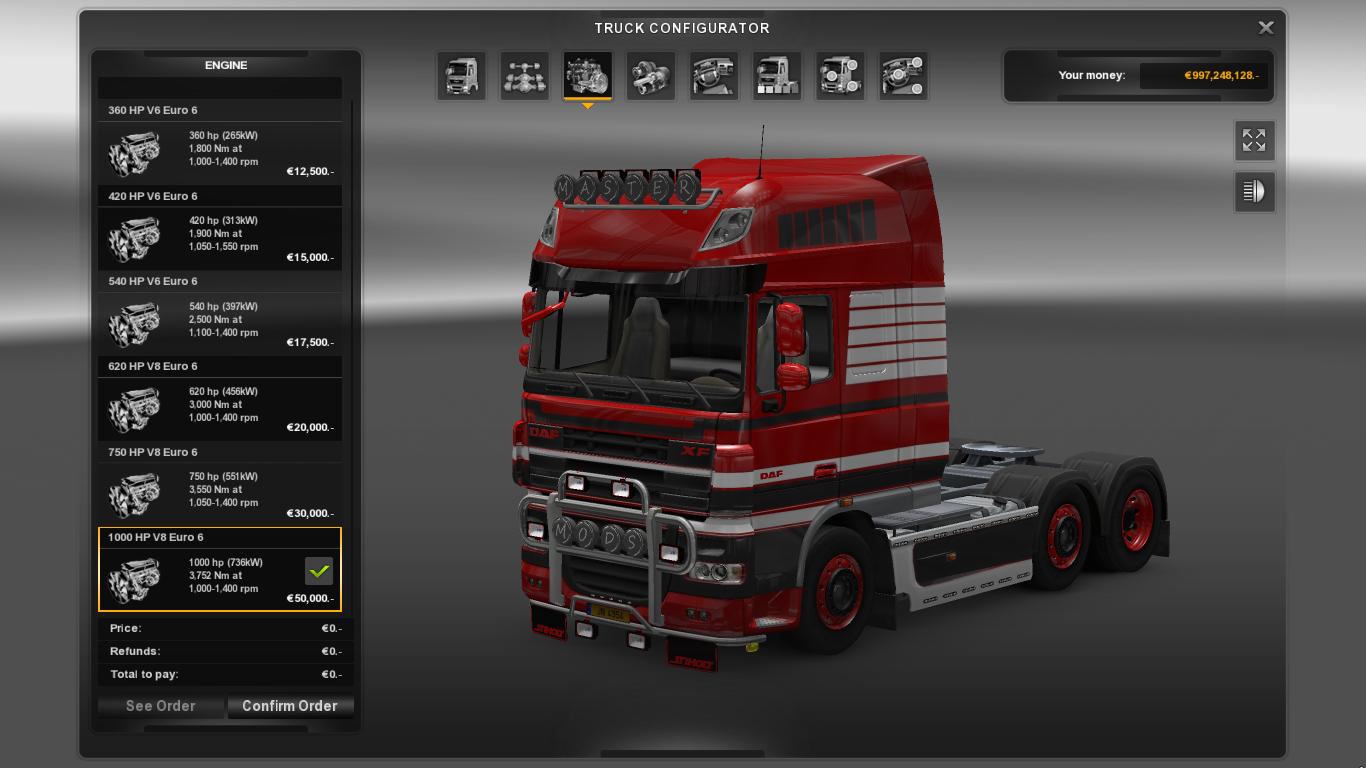Screen dimensions: 1366x768
Task: Close the Truck Configurator window
Action: 1265,28
